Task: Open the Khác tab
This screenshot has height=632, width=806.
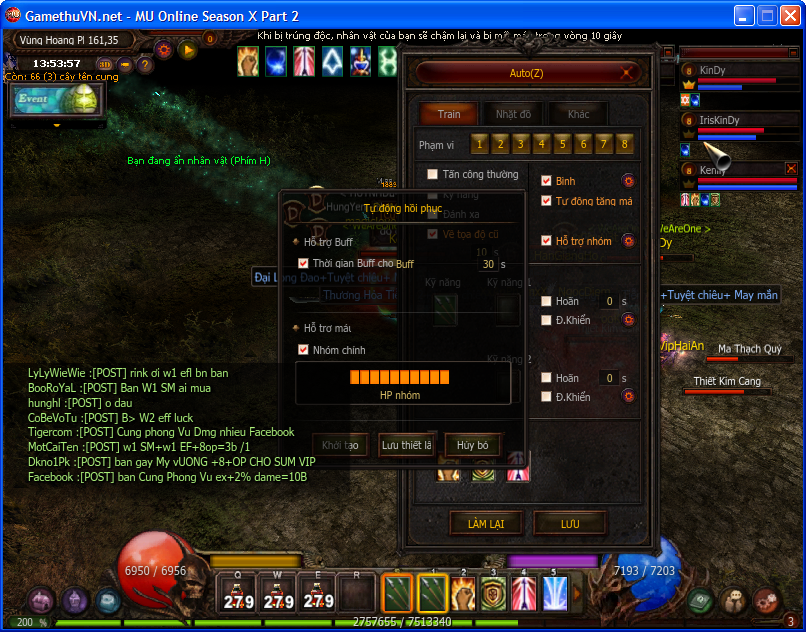Action: click(578, 114)
